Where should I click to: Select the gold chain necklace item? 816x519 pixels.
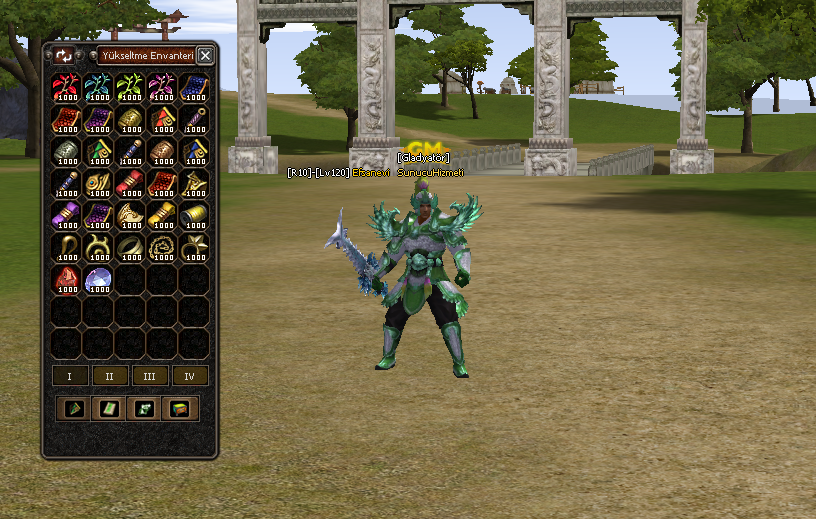(x=162, y=248)
